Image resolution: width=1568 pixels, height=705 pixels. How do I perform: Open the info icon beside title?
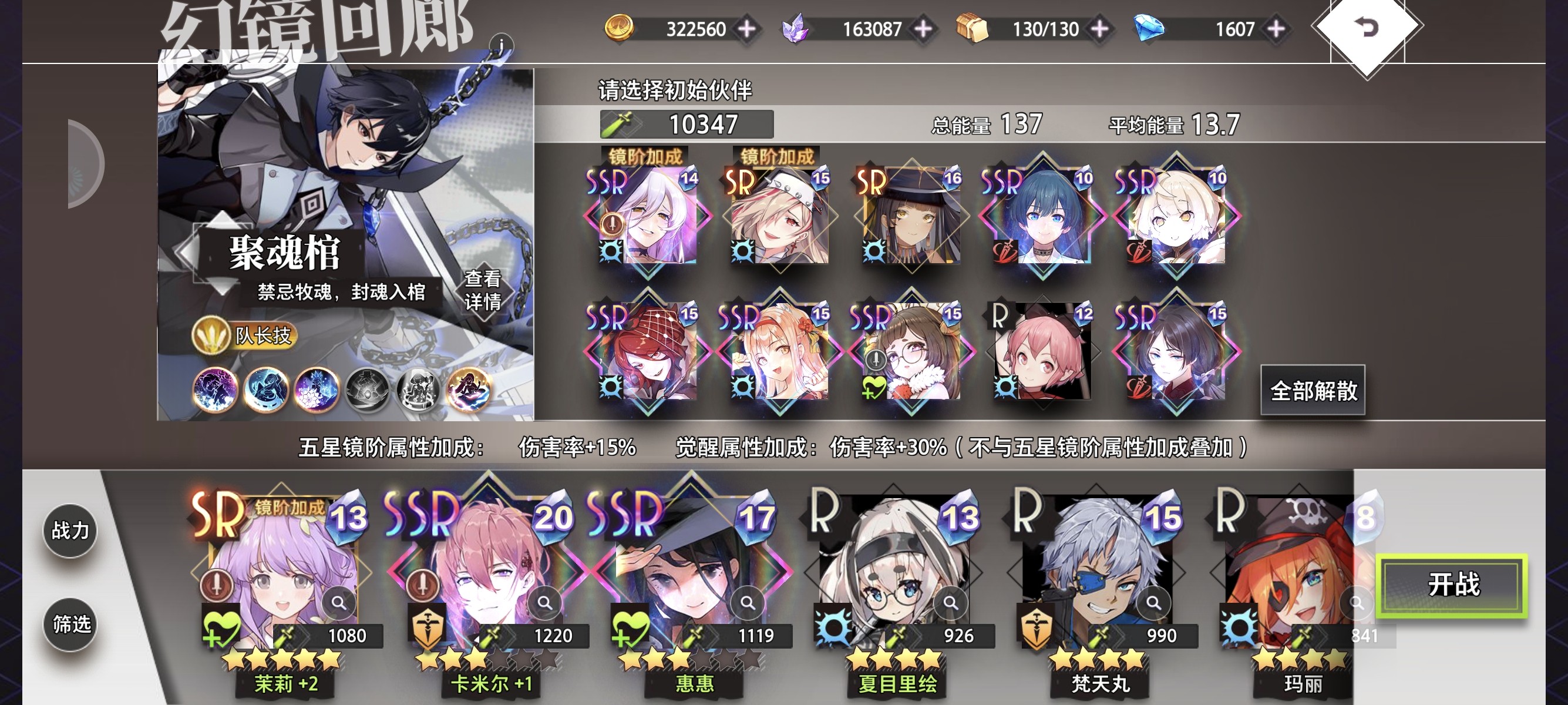(501, 45)
